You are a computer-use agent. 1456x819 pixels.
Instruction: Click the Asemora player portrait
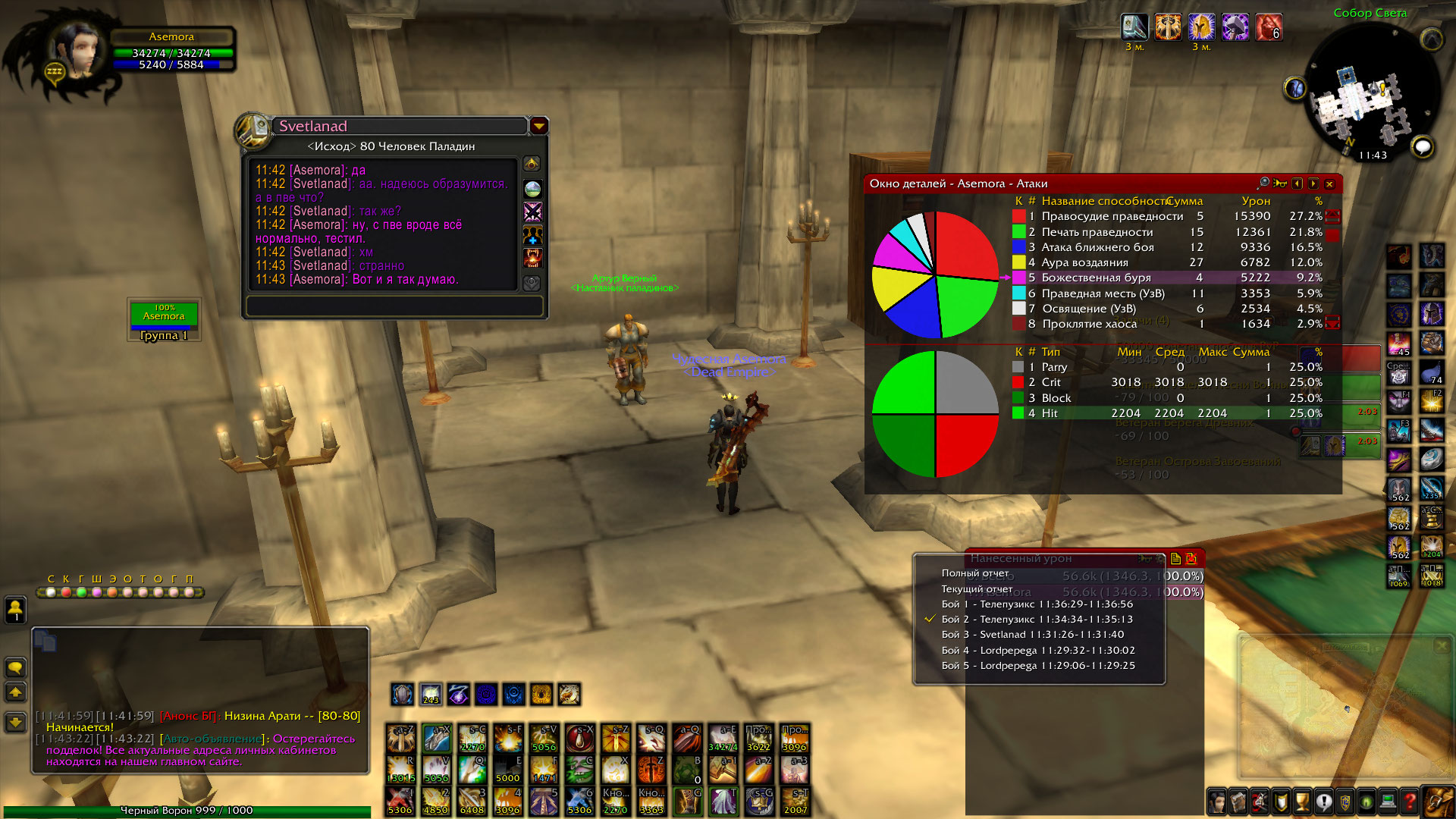(77, 48)
